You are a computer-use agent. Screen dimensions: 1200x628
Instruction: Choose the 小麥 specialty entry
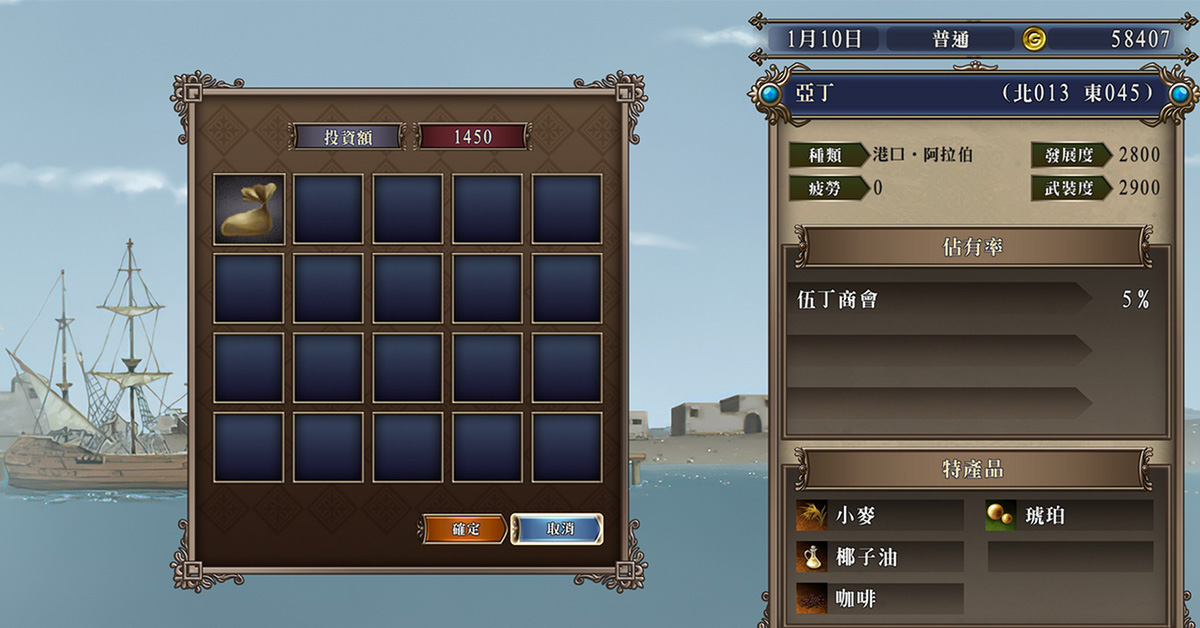(x=880, y=516)
